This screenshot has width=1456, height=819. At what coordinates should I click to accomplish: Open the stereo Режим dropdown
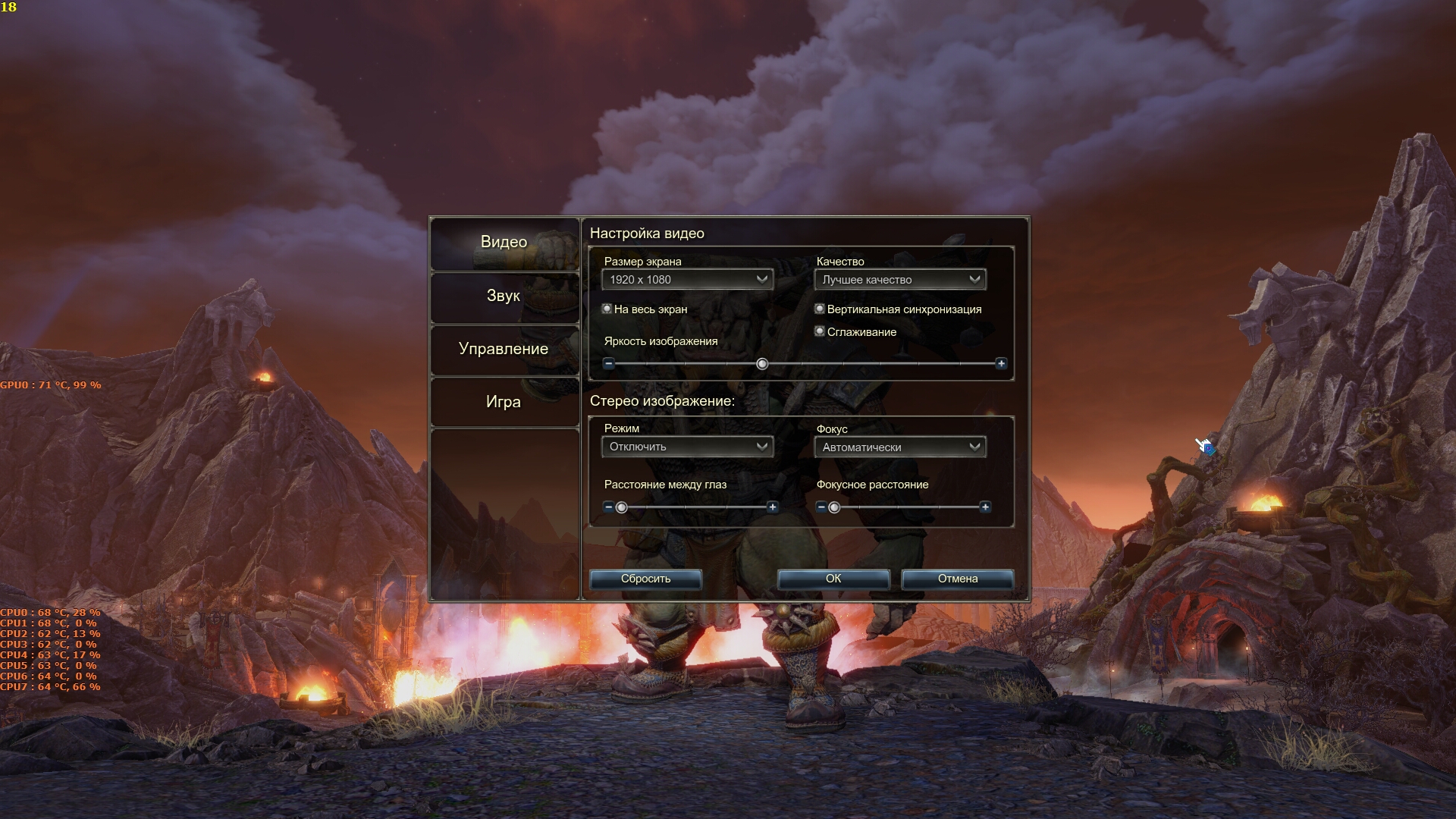pyautogui.click(x=687, y=447)
